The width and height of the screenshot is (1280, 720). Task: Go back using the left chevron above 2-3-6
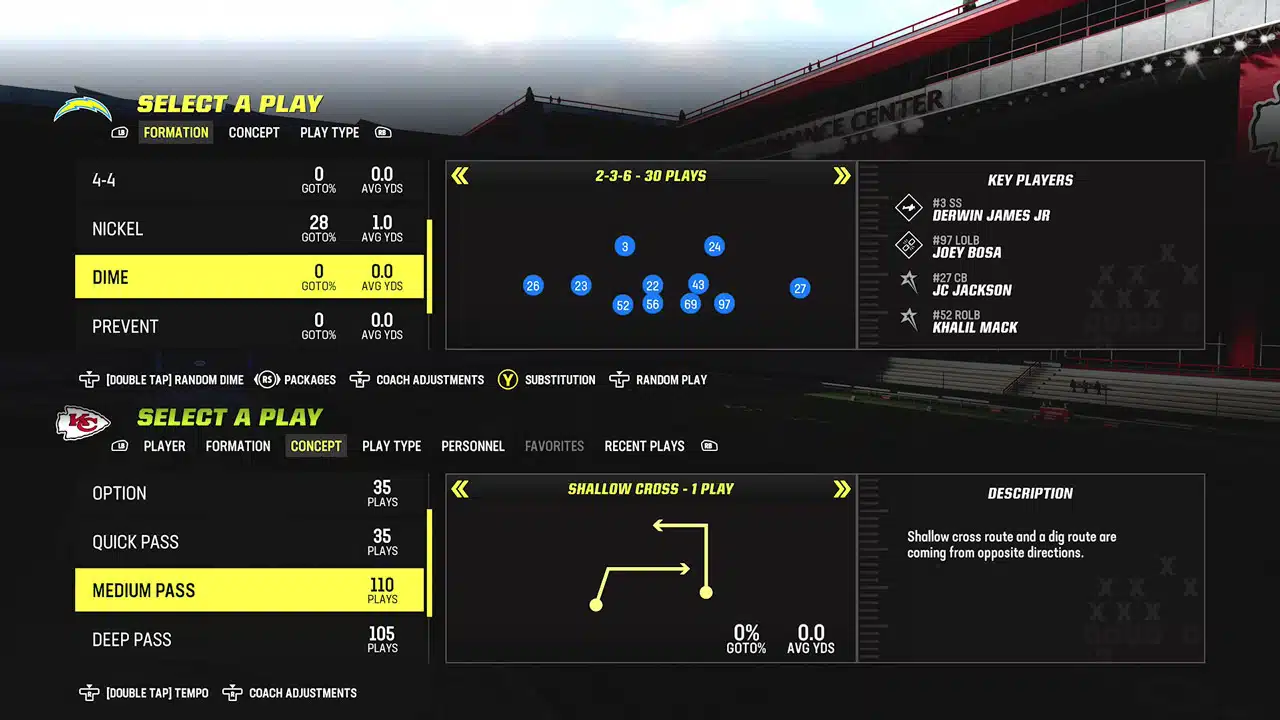(x=460, y=175)
